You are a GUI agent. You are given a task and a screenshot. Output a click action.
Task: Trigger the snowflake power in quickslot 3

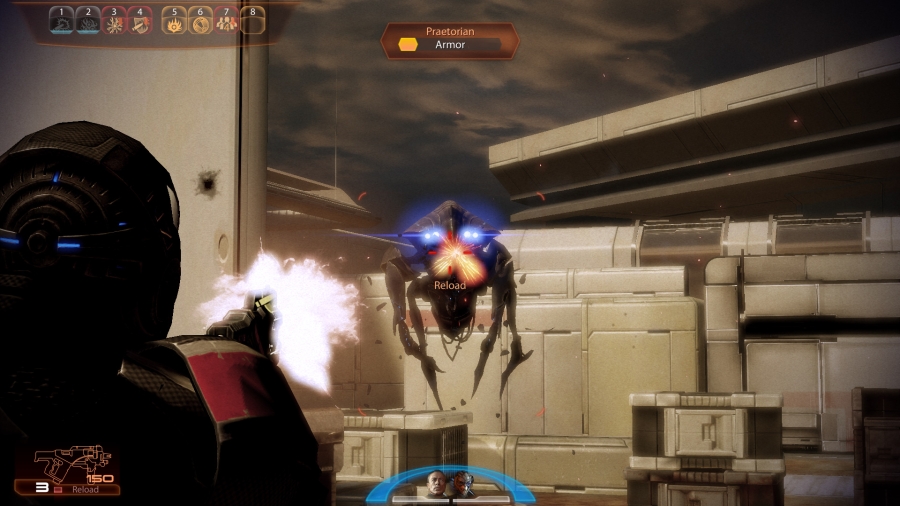tap(114, 22)
